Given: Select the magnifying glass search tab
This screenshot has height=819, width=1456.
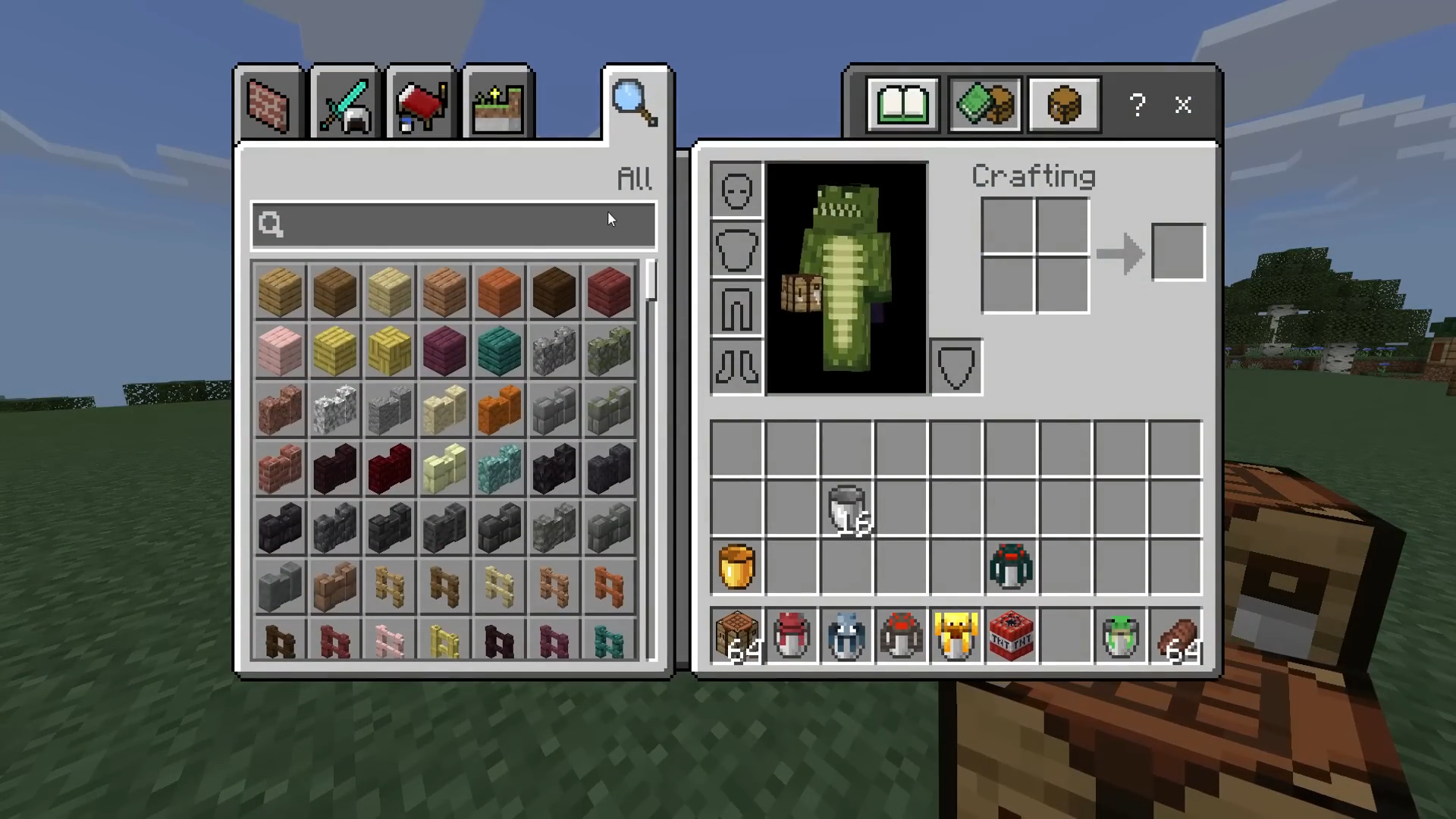Looking at the screenshot, I should point(635,103).
